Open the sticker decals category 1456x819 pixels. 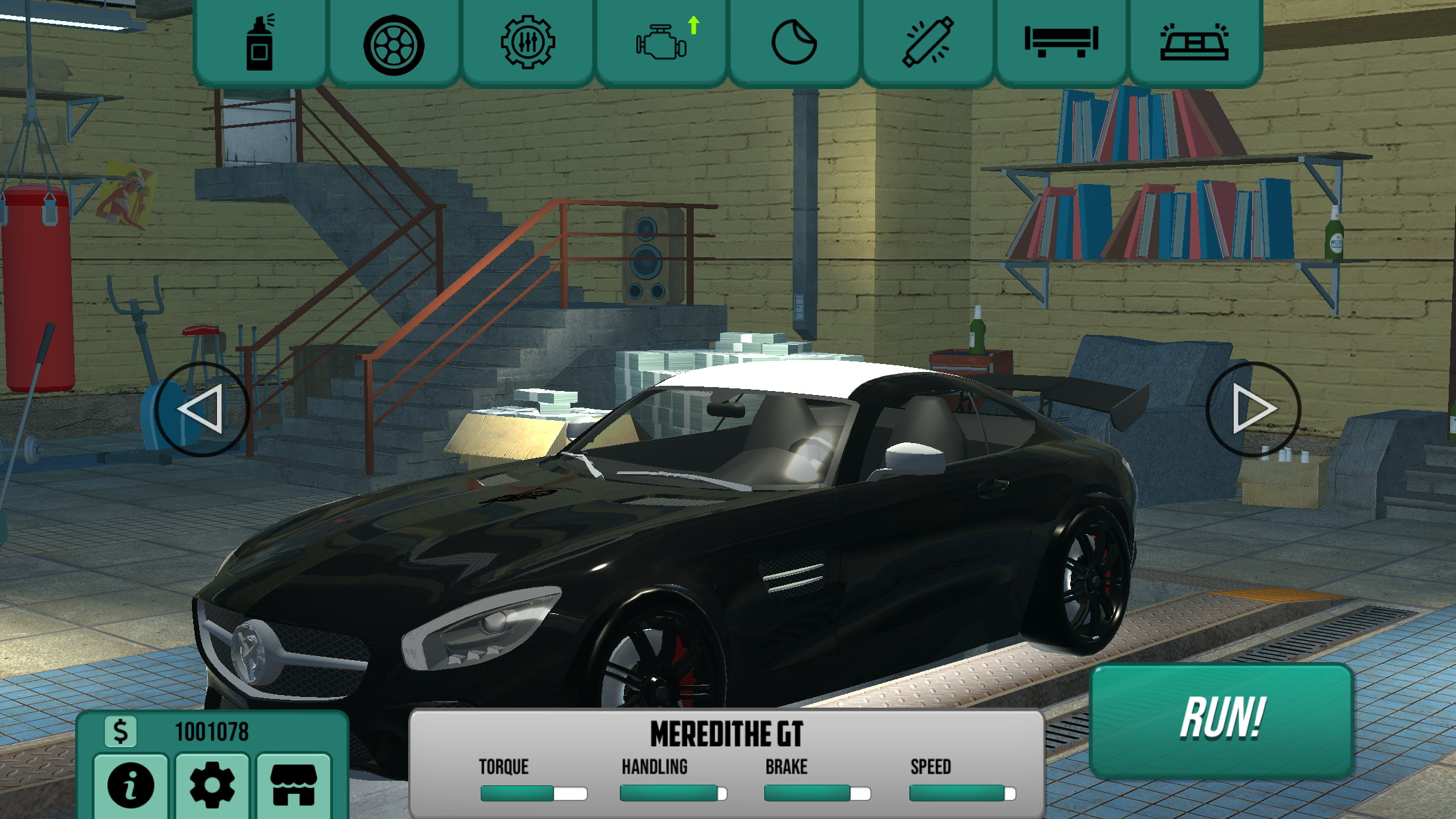795,44
